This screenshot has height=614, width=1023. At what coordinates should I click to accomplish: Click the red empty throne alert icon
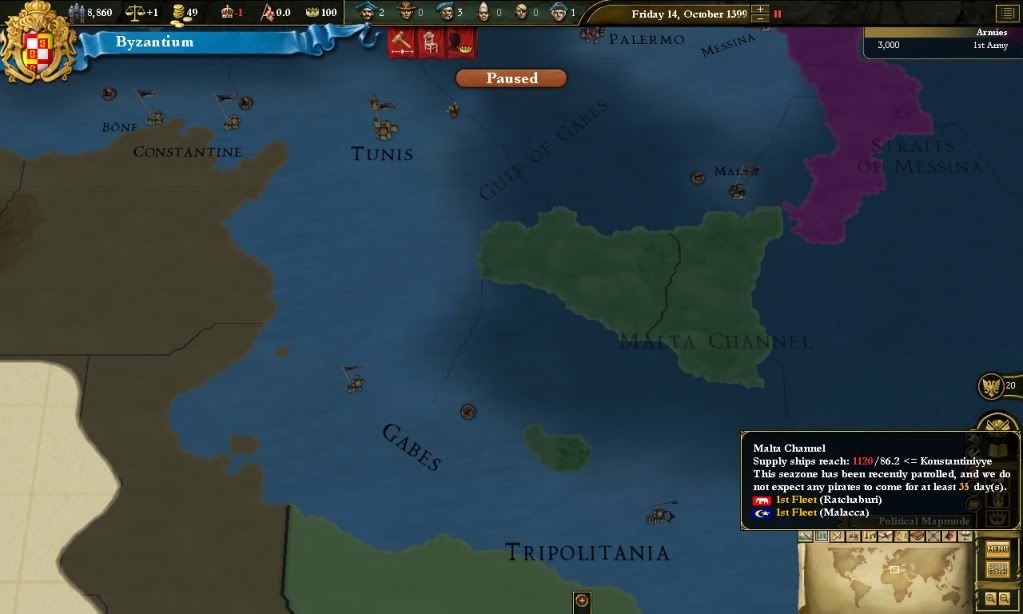[x=432, y=43]
